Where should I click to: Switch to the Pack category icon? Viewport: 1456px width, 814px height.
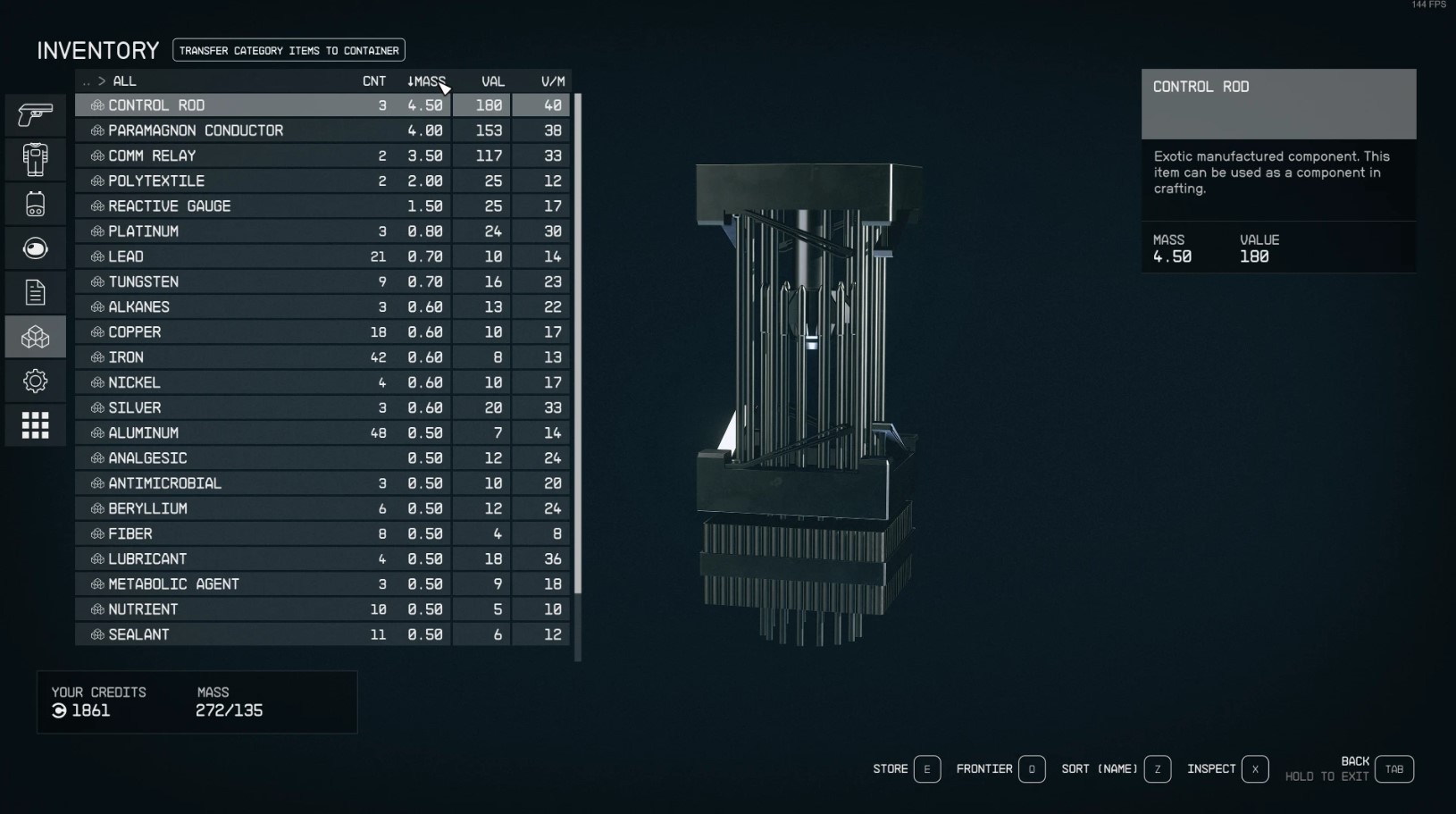(x=36, y=204)
